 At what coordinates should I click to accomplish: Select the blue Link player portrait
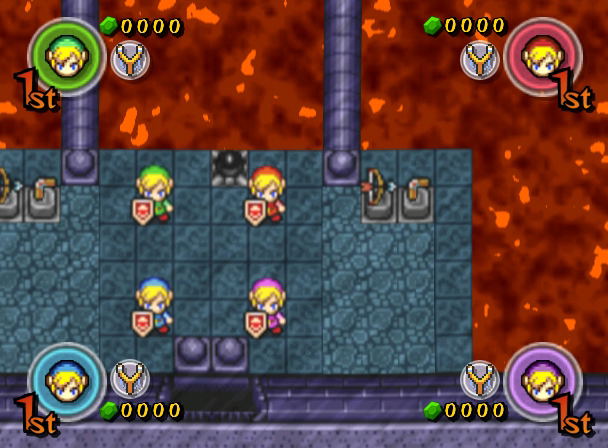coord(66,380)
